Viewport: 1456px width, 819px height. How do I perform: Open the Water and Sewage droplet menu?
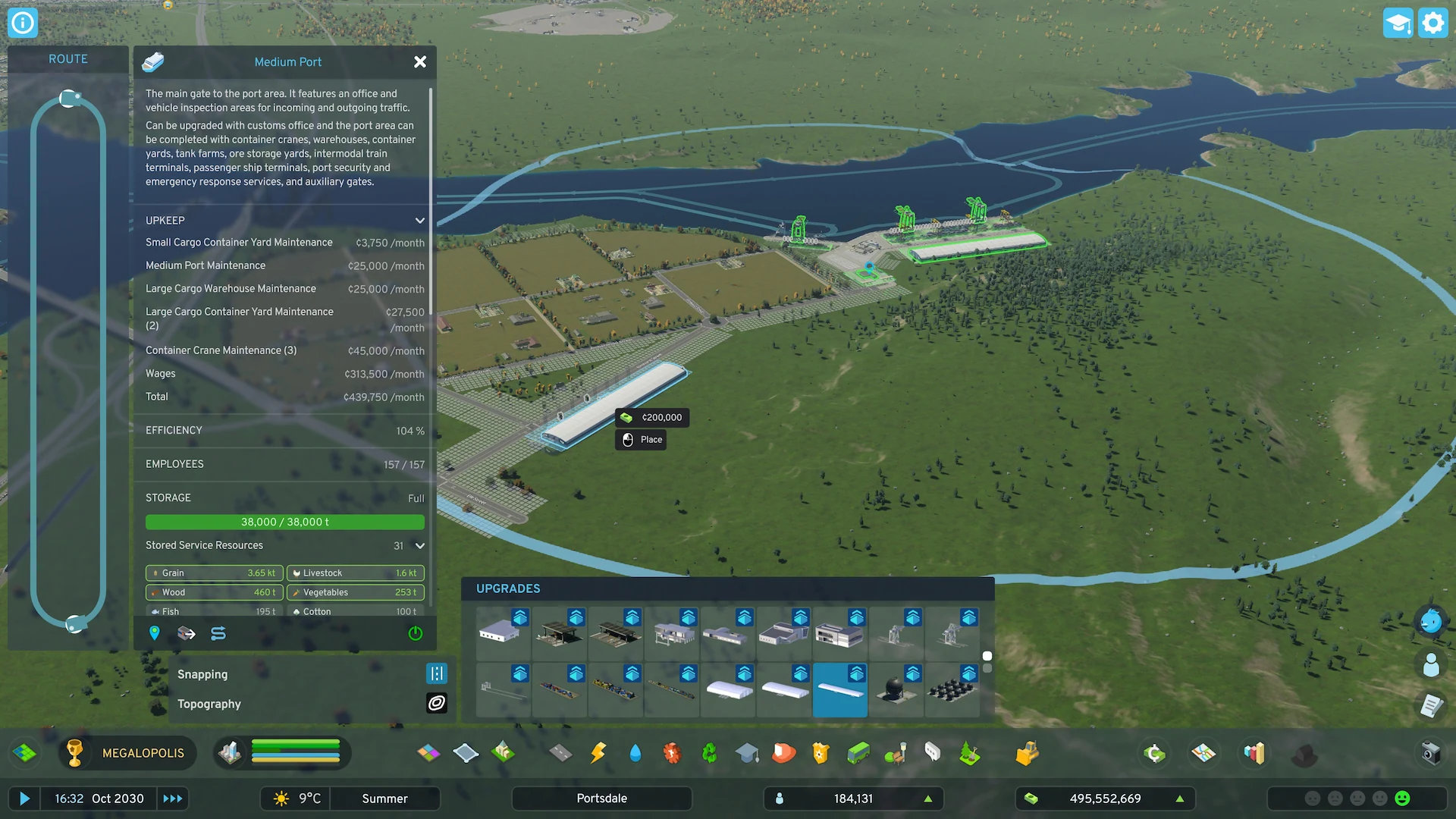[635, 753]
